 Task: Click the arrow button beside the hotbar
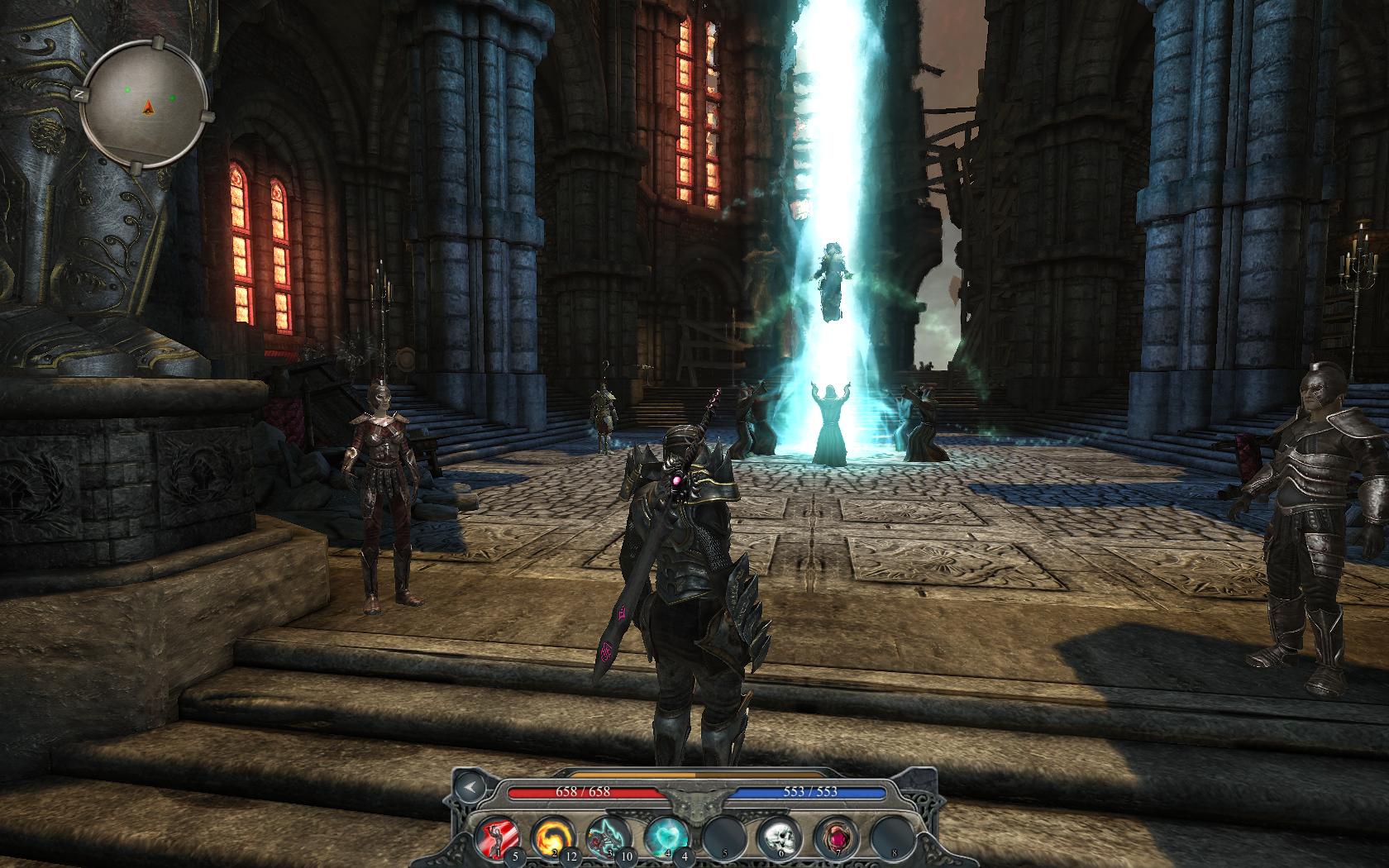click(x=470, y=788)
